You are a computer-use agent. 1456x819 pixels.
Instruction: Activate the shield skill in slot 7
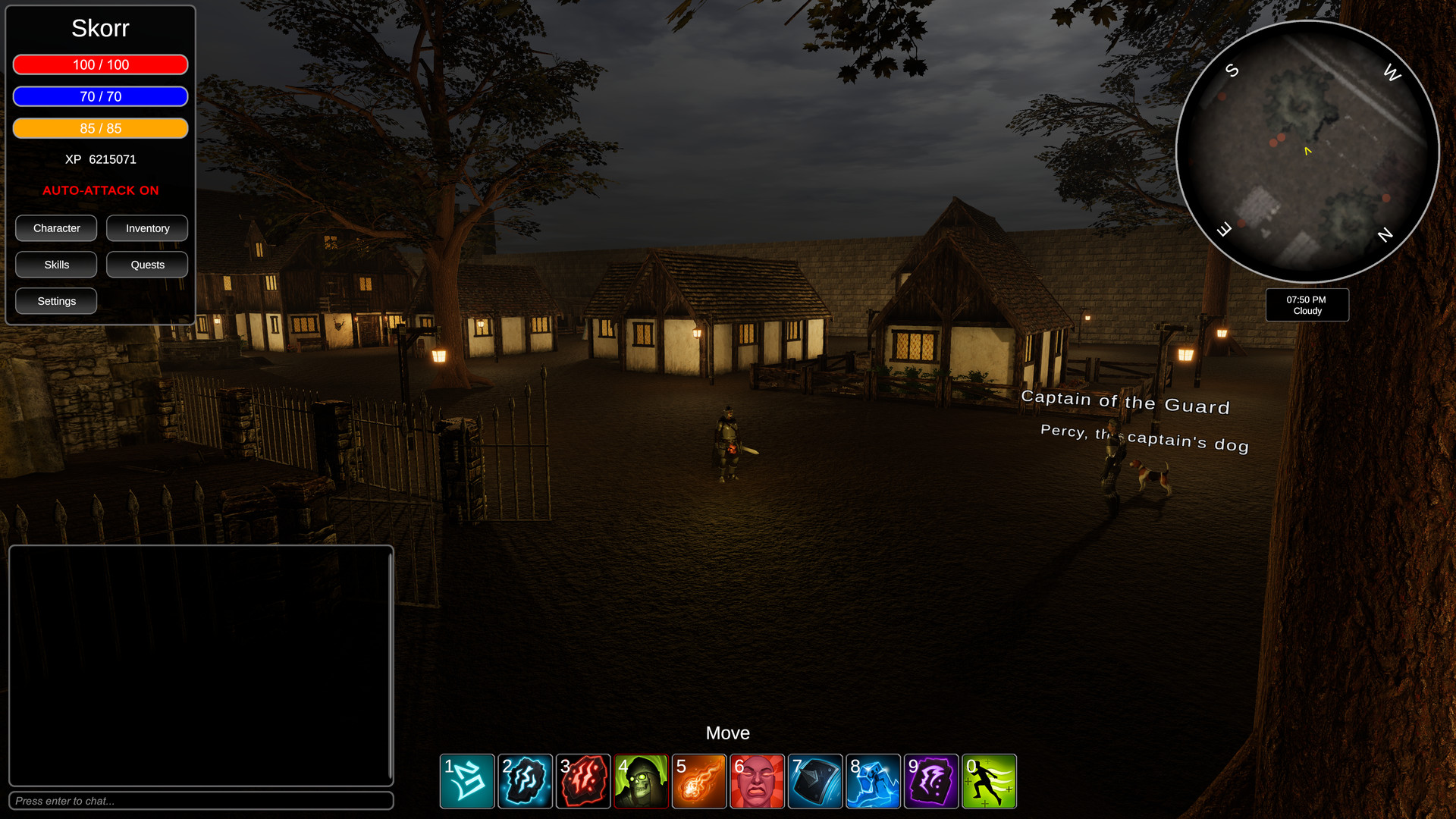814,781
